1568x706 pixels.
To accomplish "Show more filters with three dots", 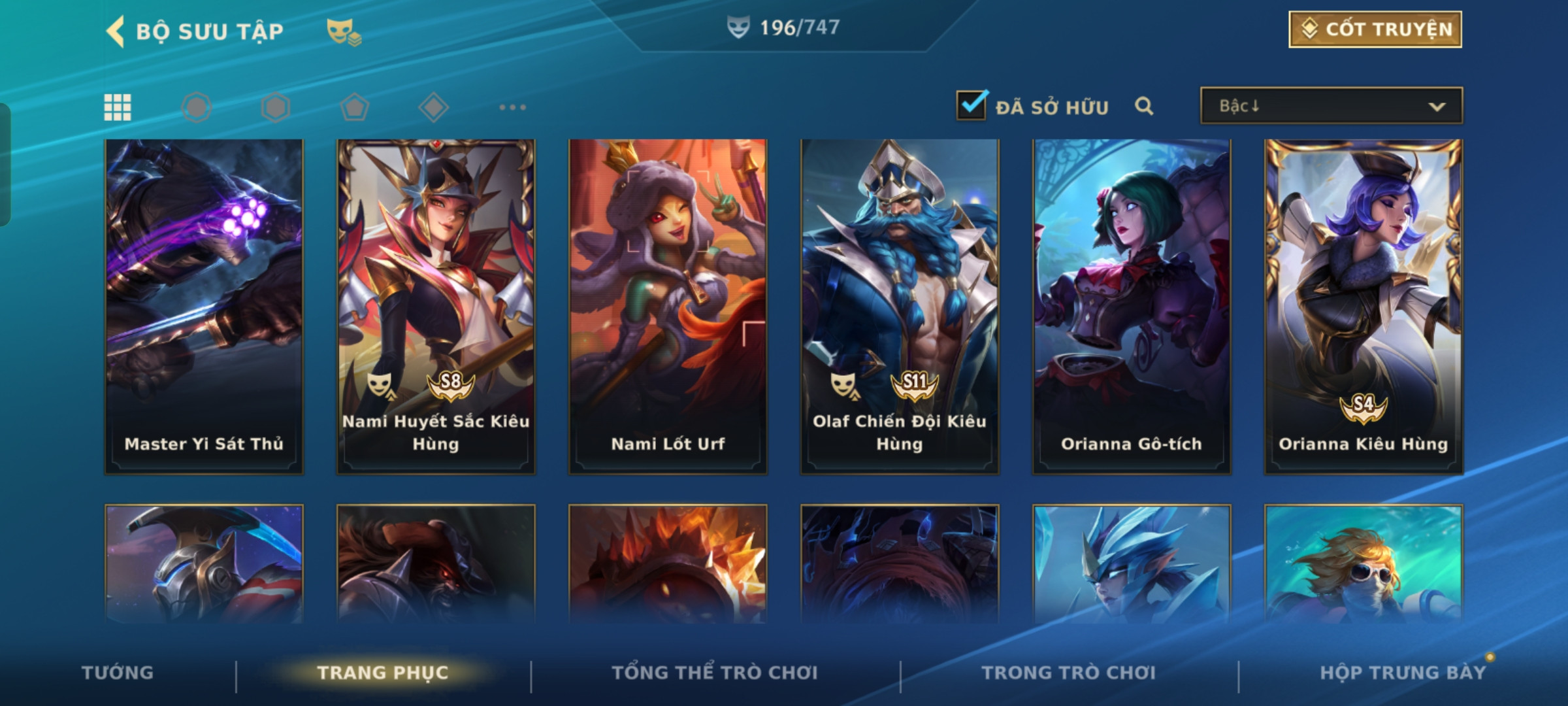I will pos(512,107).
